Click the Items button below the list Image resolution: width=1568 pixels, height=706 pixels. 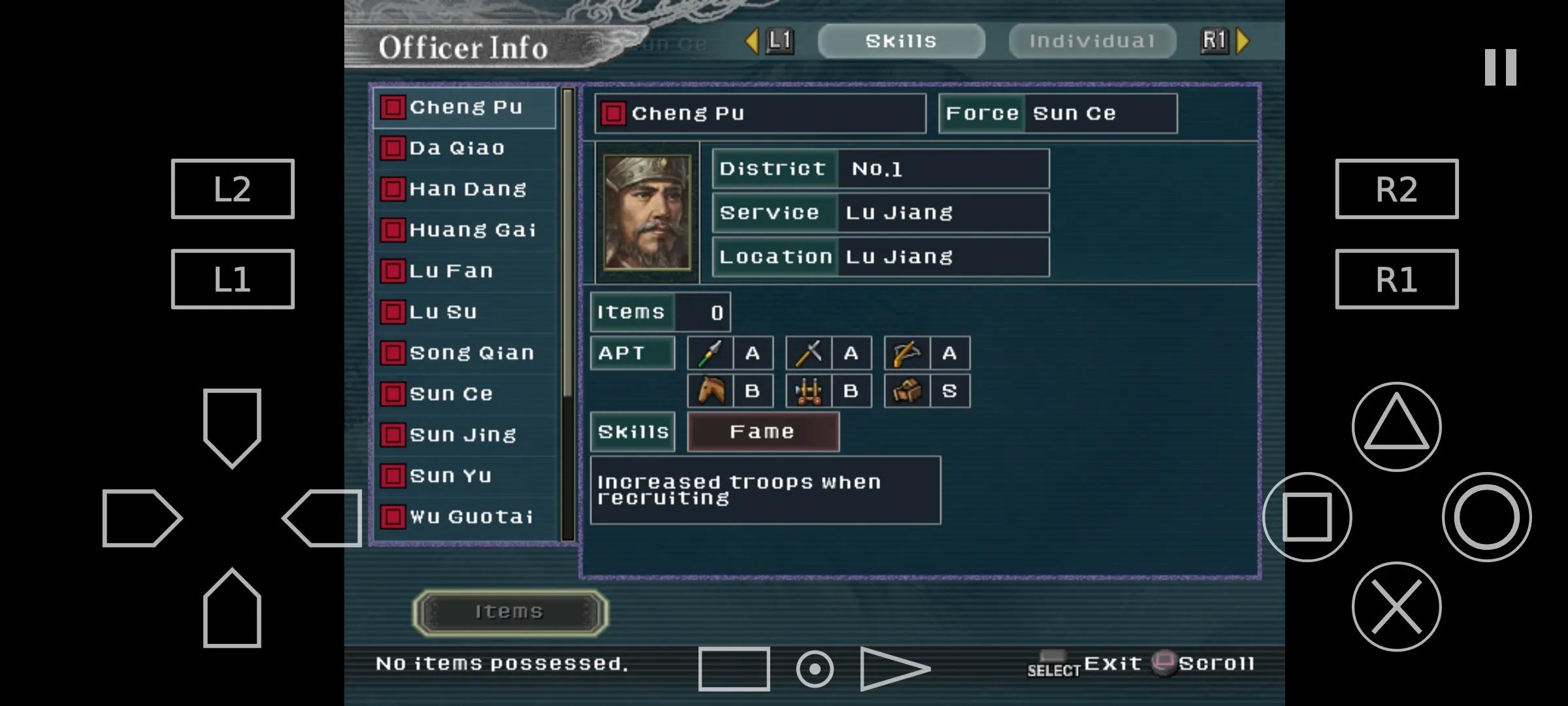[510, 612]
